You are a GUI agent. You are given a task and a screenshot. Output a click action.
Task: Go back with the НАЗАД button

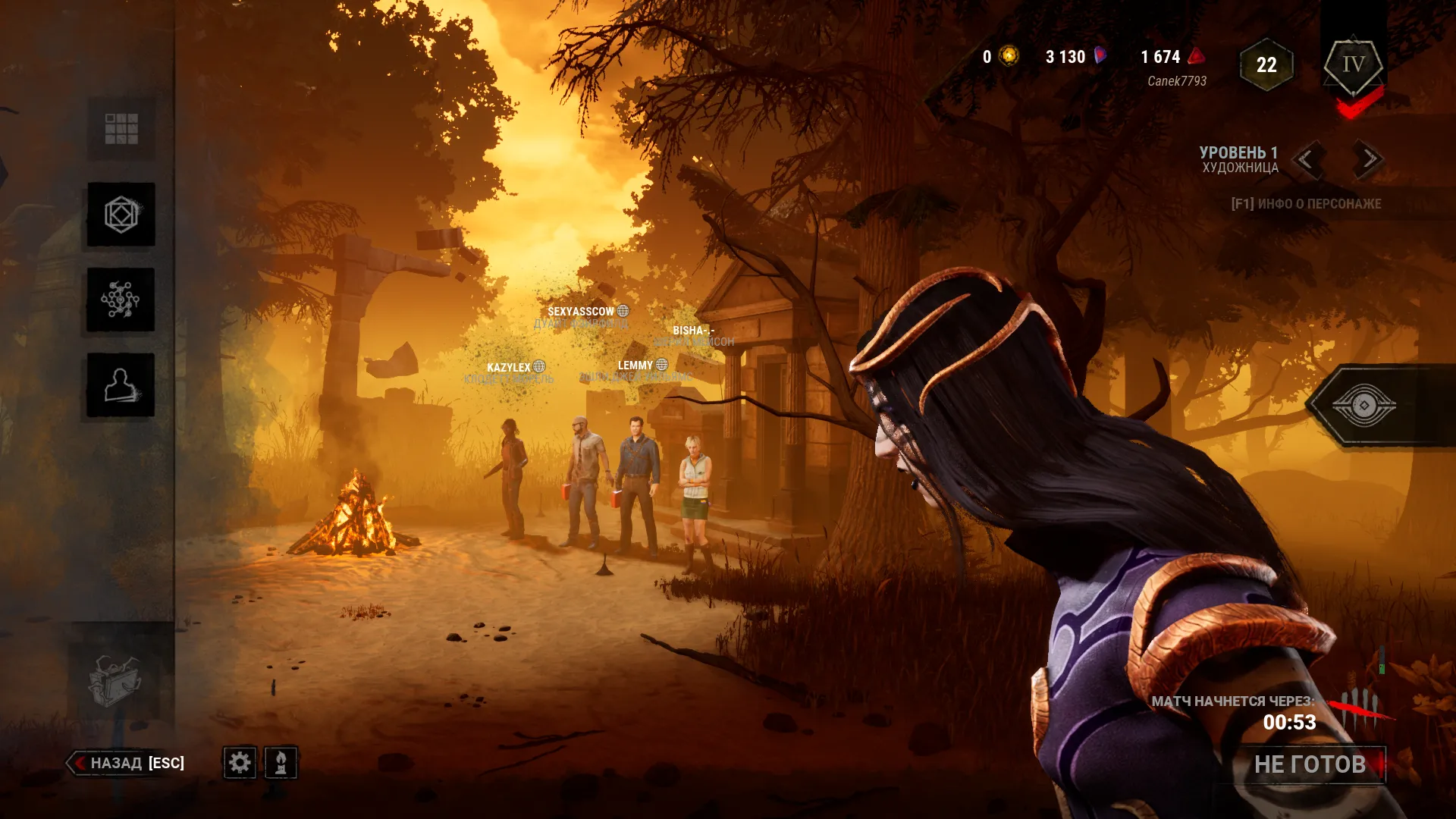[129, 763]
